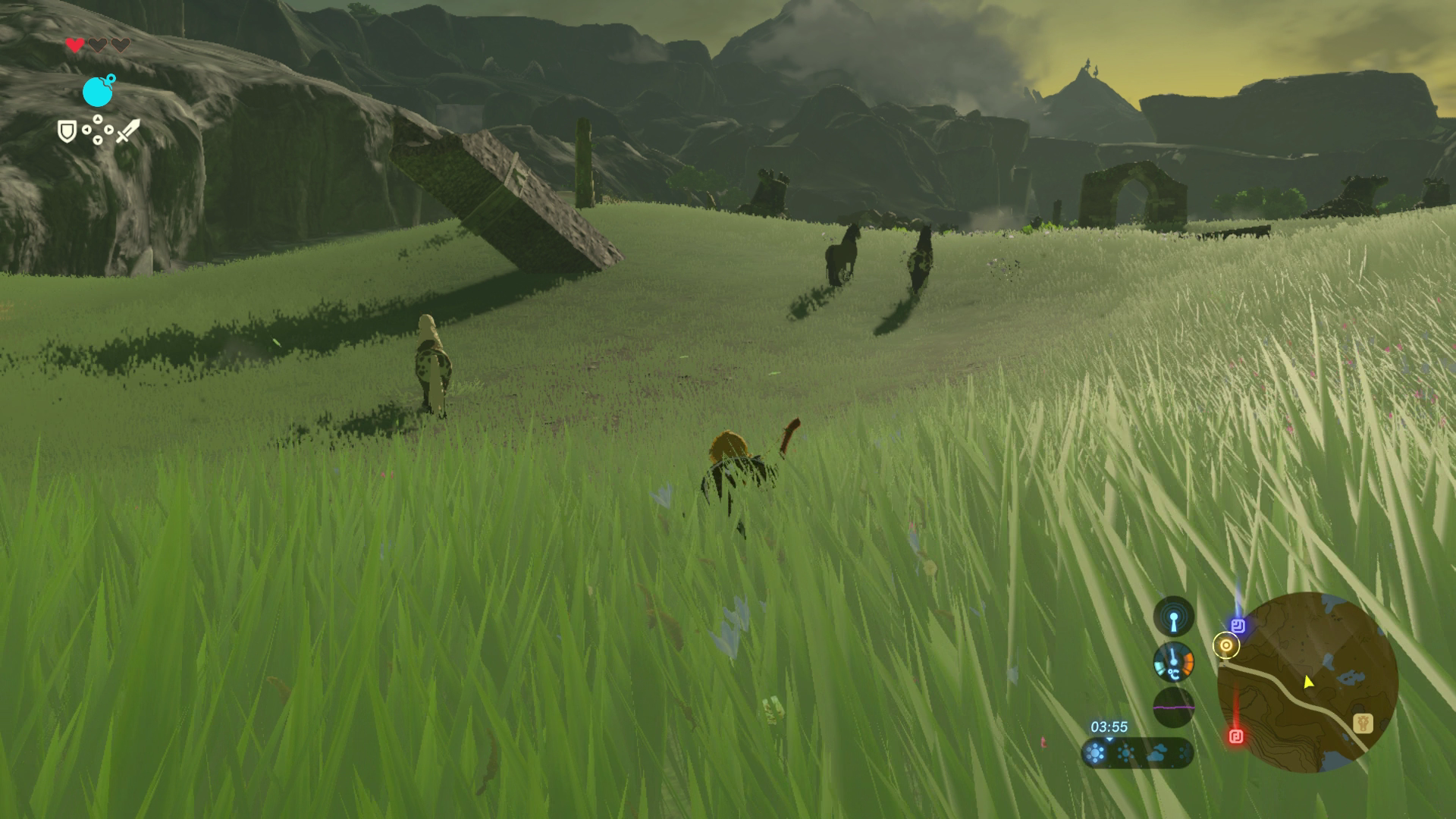This screenshot has width=1456, height=819.
Task: Click the sword icon beside the d-pad
Action: [x=128, y=131]
